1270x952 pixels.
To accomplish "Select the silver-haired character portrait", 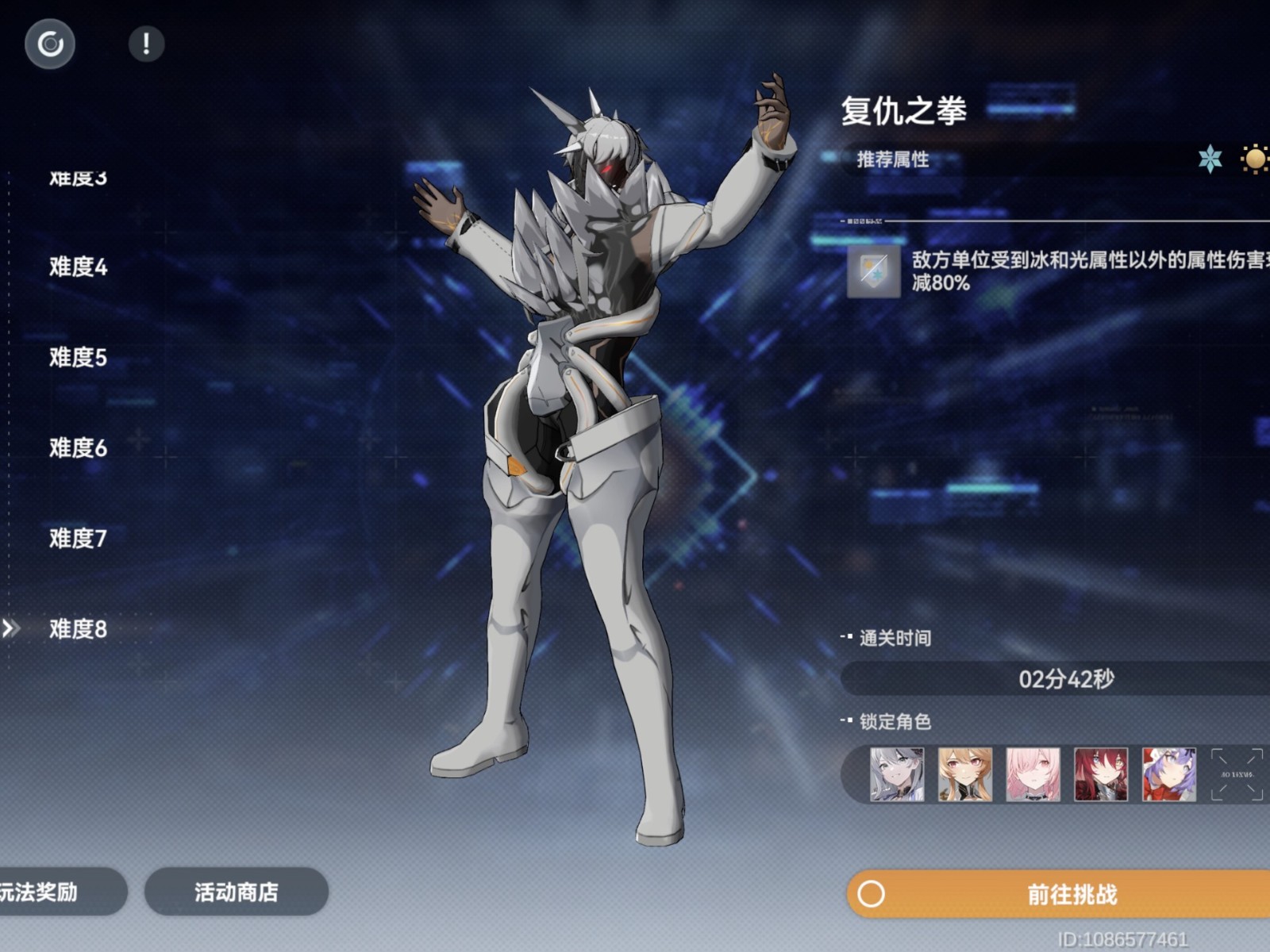I will coord(897,773).
